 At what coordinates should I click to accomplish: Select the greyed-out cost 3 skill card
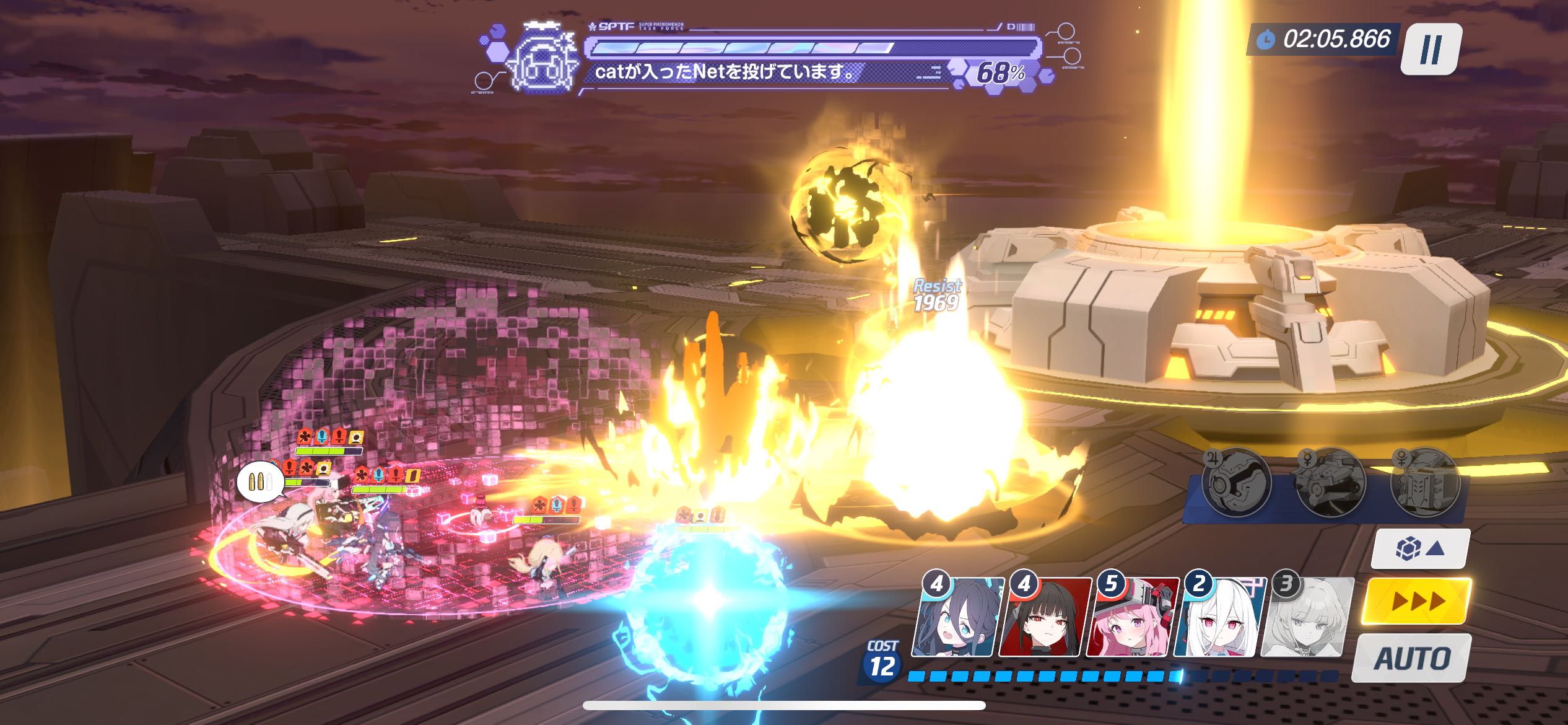(1307, 617)
